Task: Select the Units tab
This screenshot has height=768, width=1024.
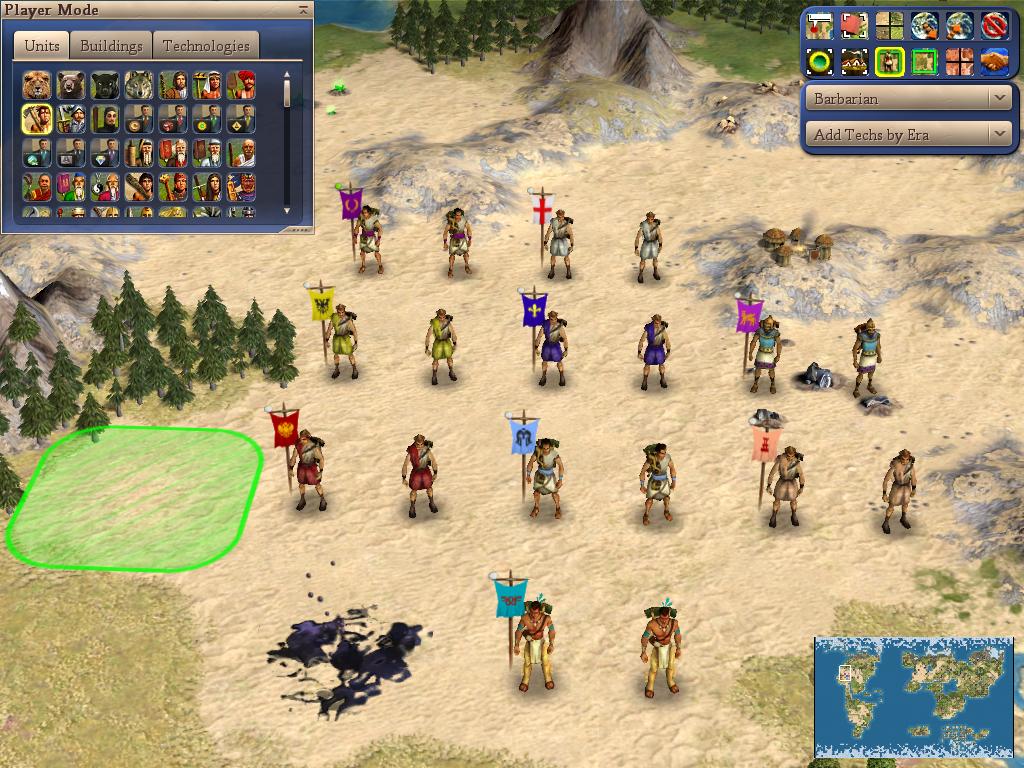Action: coord(41,46)
